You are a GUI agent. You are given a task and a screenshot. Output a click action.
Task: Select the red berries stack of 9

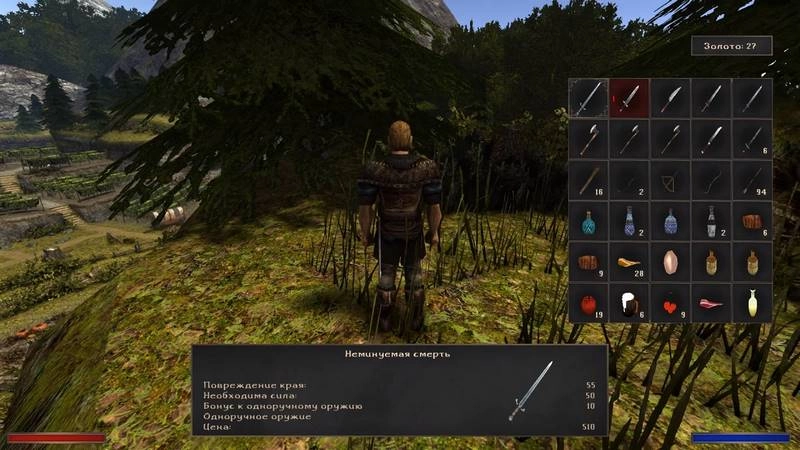pos(670,302)
